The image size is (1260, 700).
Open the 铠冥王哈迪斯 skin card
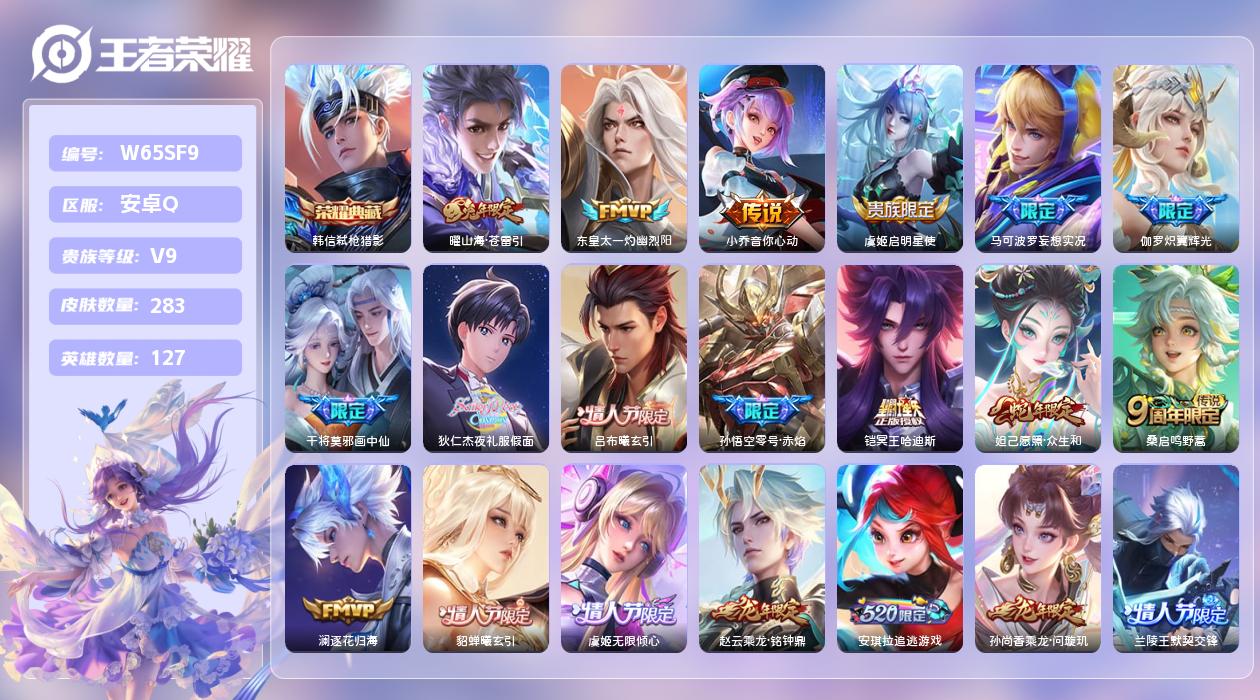coord(900,358)
